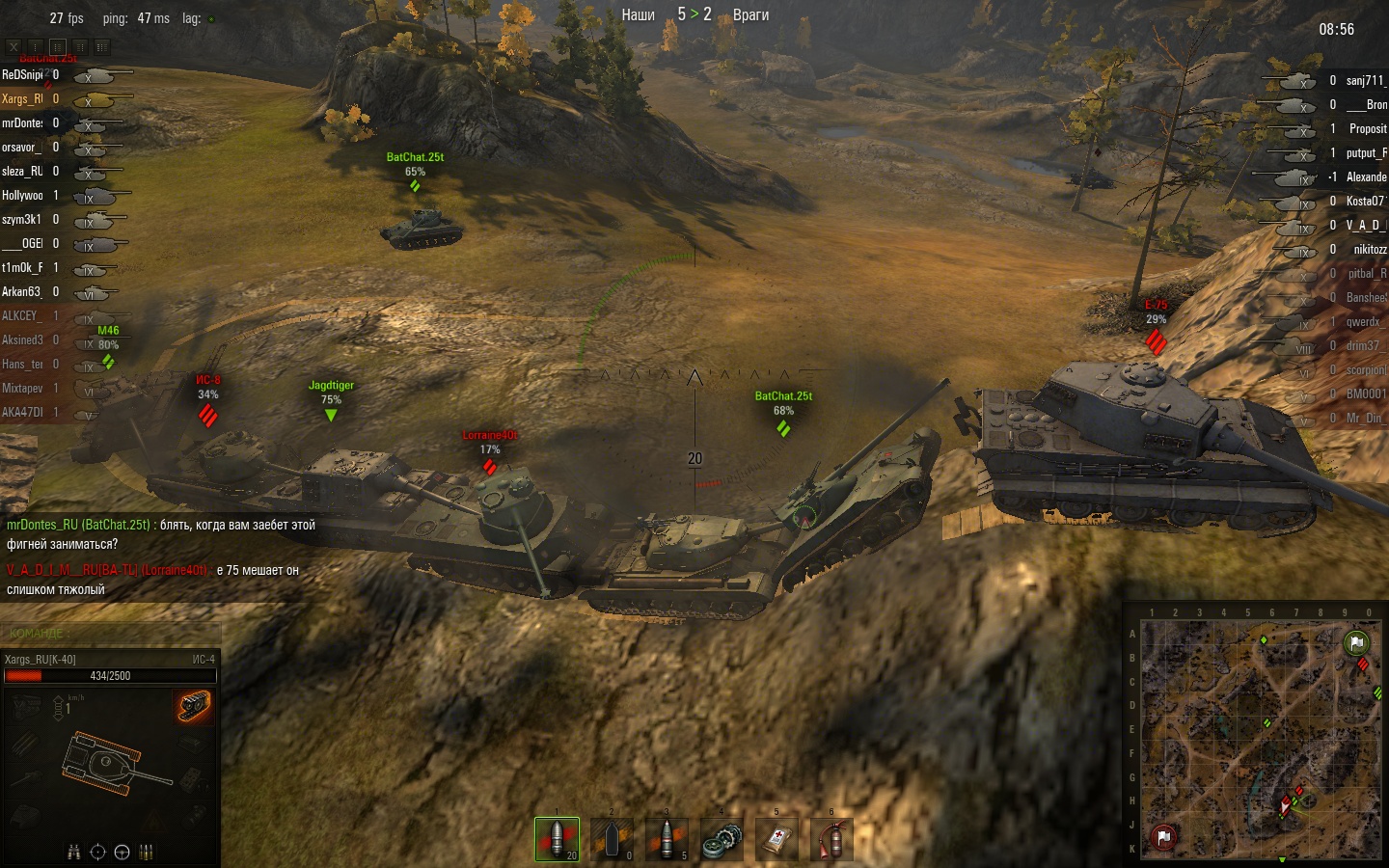Click the crosshair gunner crew icon
The width and height of the screenshot is (1389, 868).
[97, 852]
